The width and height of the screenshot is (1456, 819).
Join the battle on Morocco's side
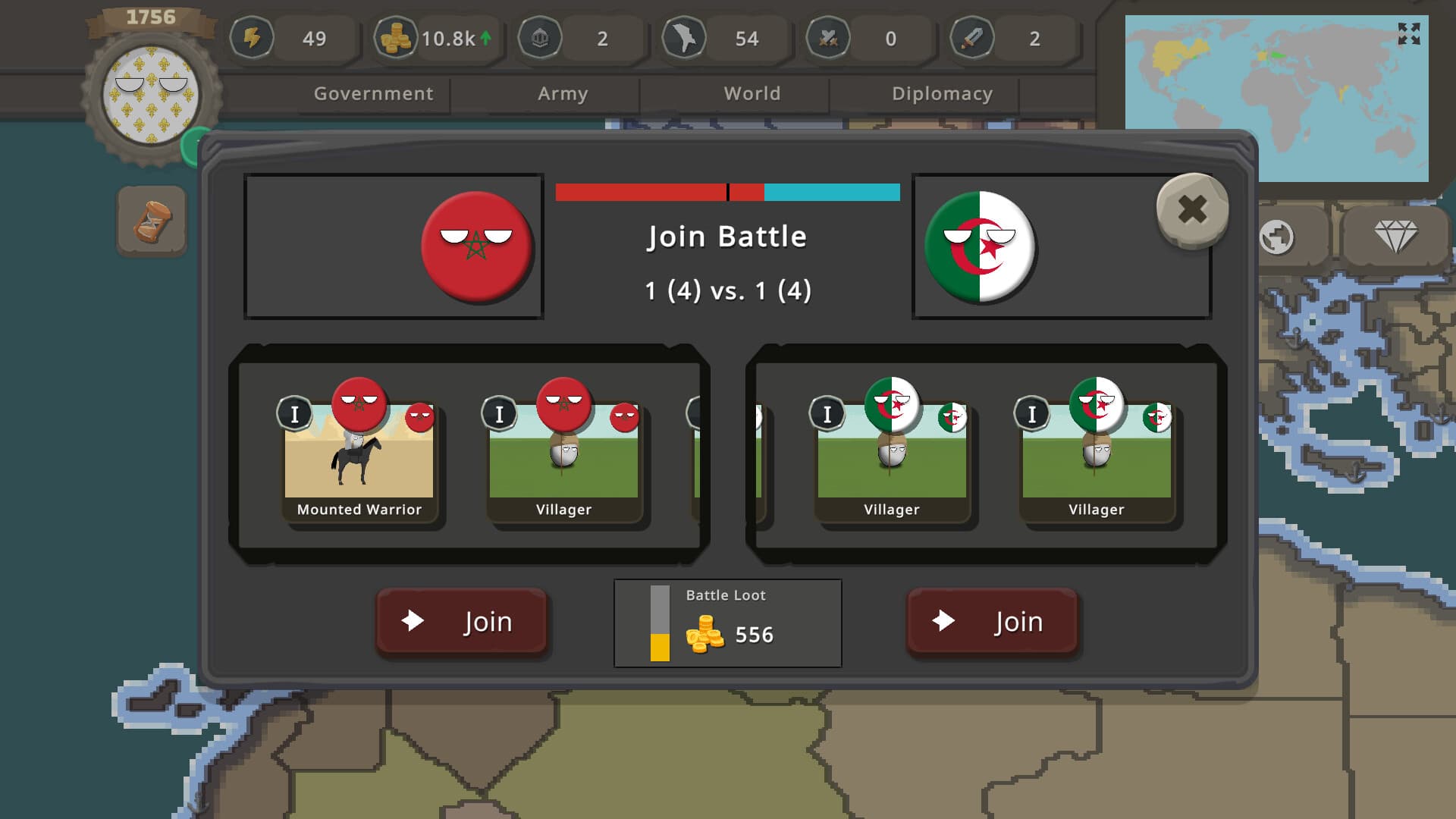pyautogui.click(x=462, y=622)
